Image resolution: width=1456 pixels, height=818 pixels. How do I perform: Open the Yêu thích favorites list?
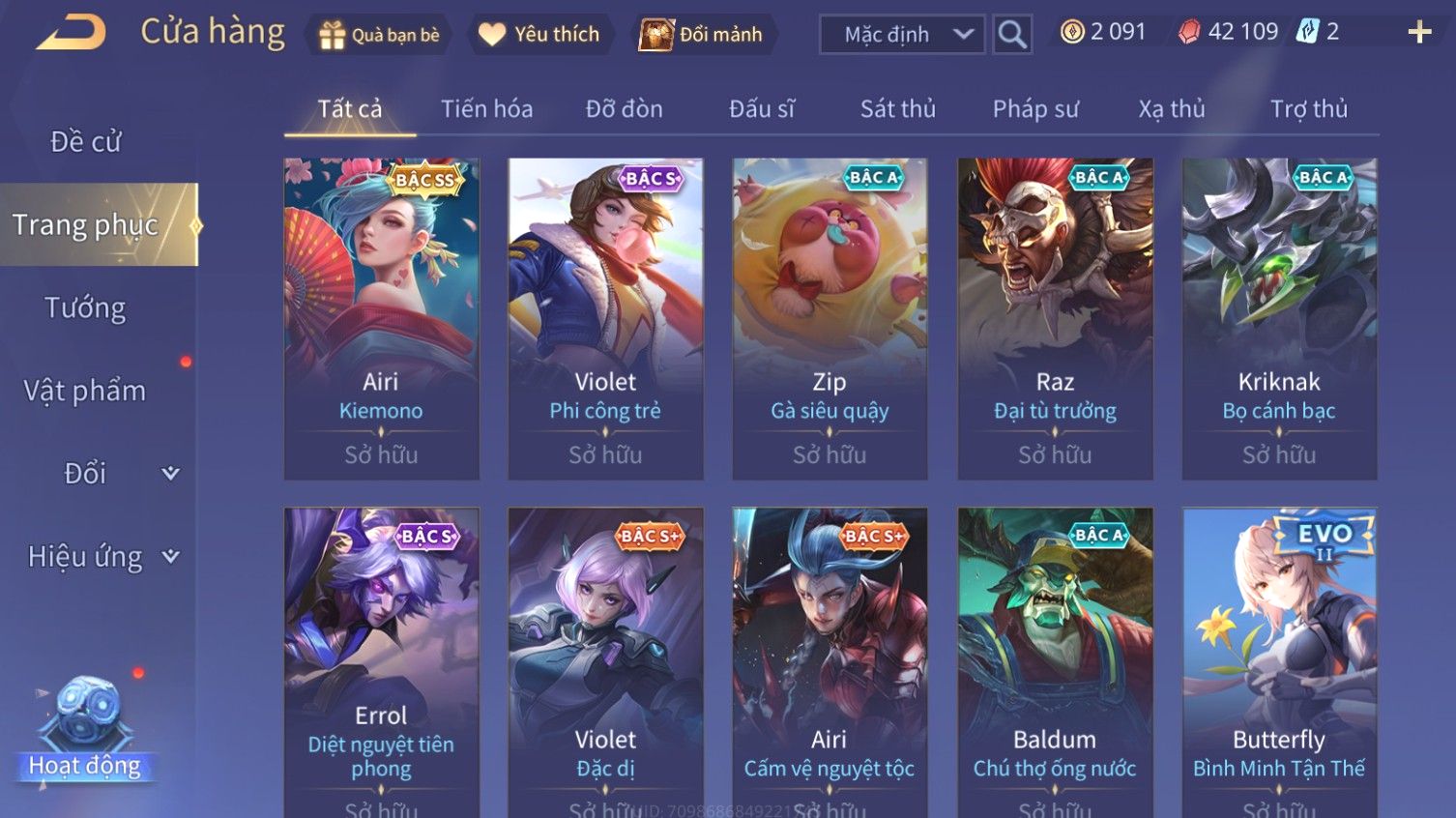539,35
